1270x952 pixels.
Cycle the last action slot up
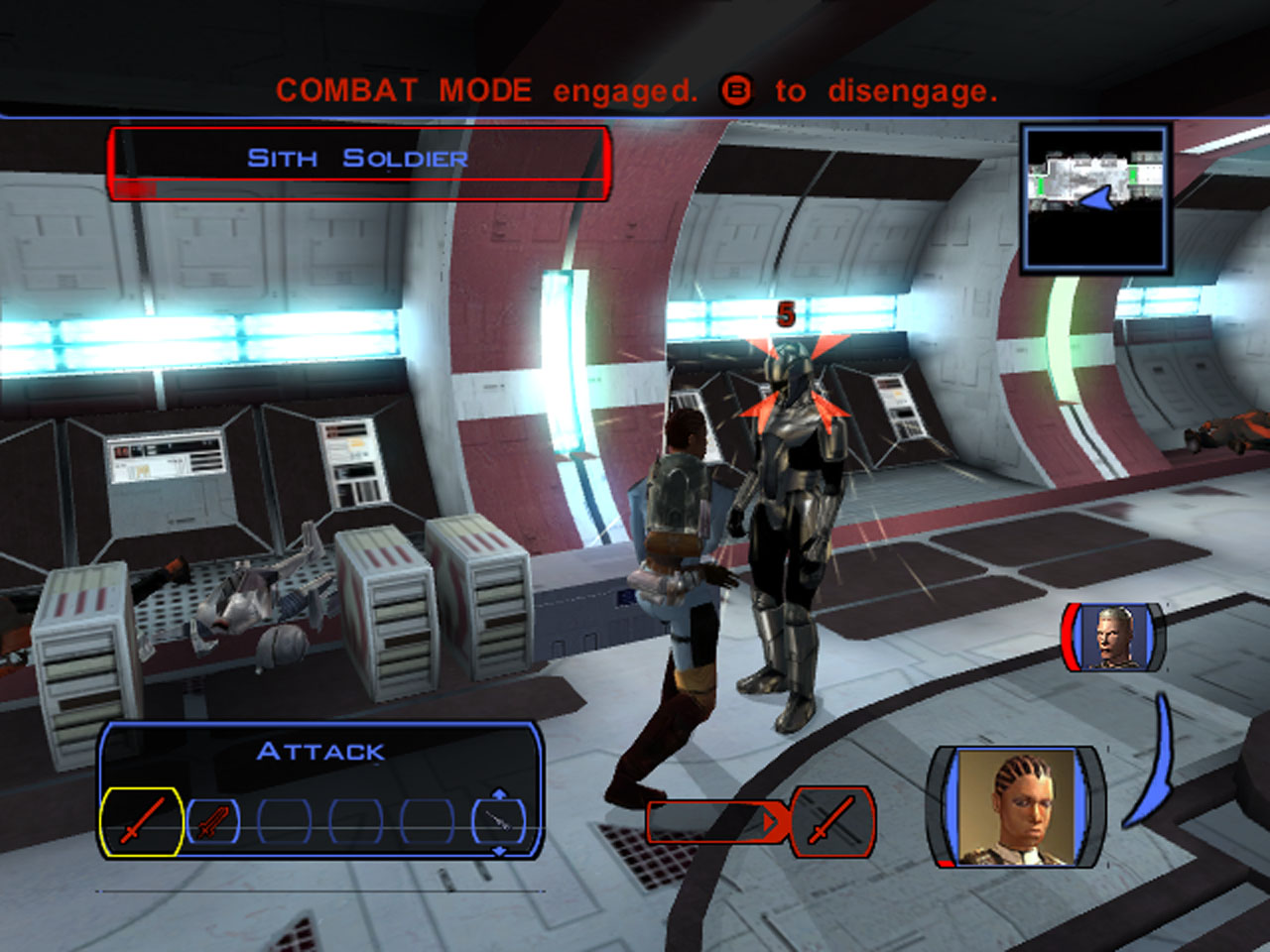[499, 794]
